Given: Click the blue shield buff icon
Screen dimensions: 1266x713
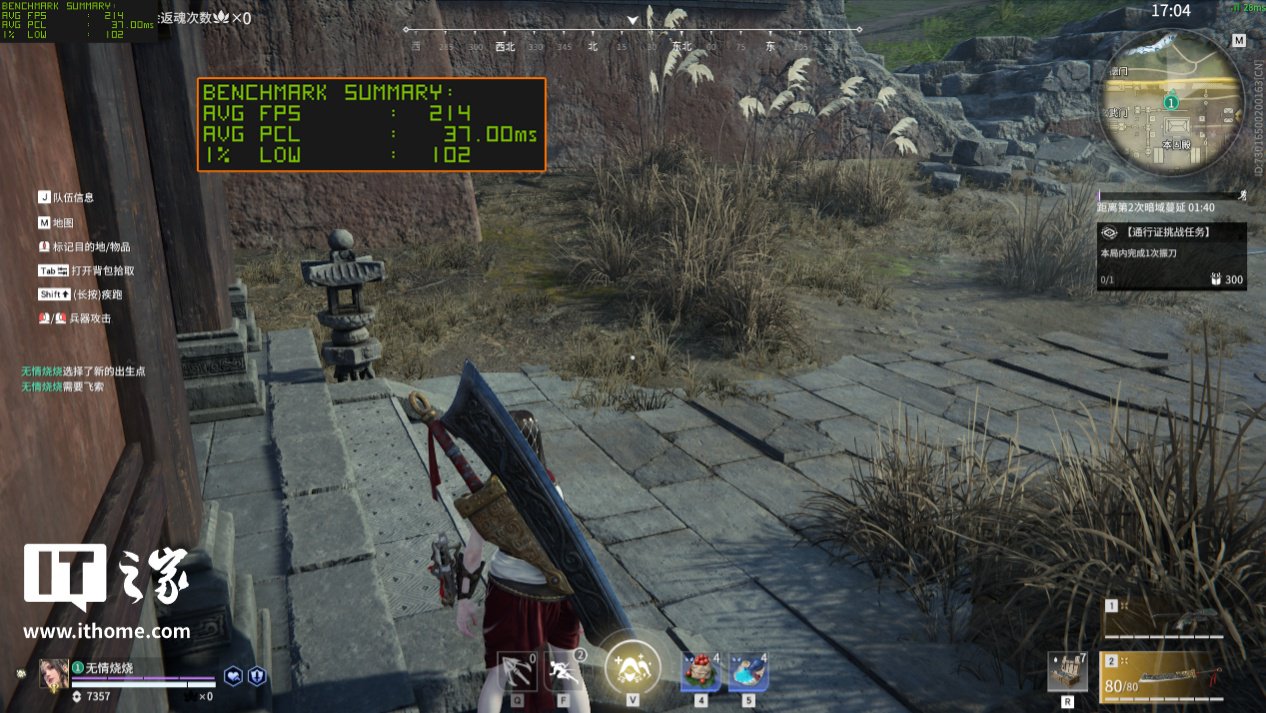Looking at the screenshot, I should coord(257,676).
